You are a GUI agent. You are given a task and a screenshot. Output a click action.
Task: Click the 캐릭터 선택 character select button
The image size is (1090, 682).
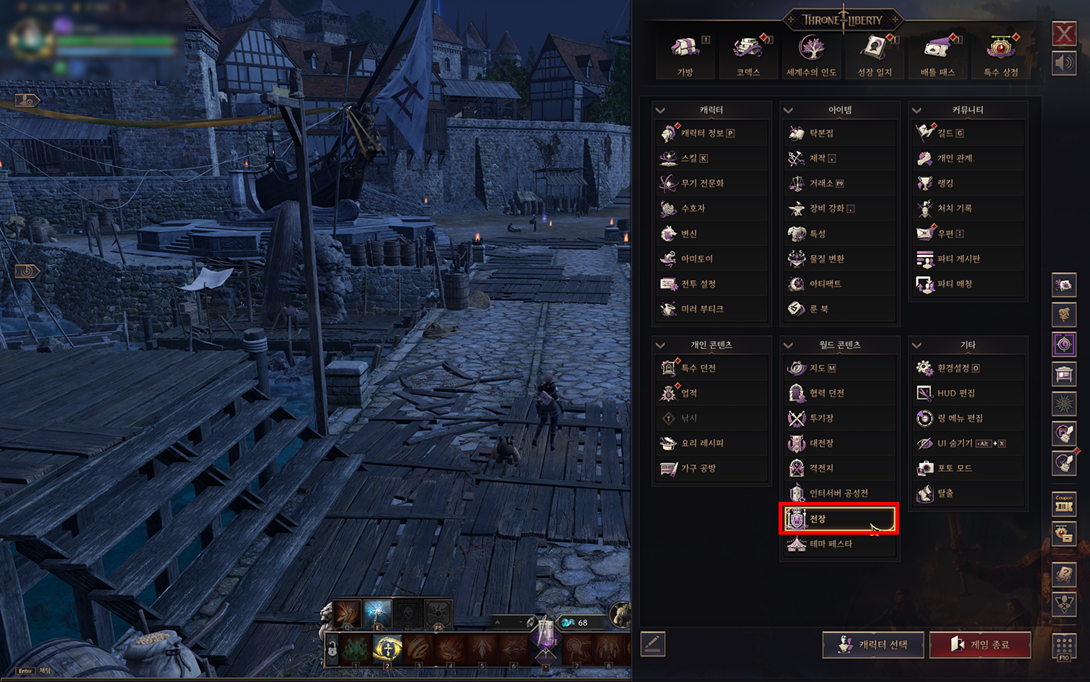[x=872, y=644]
